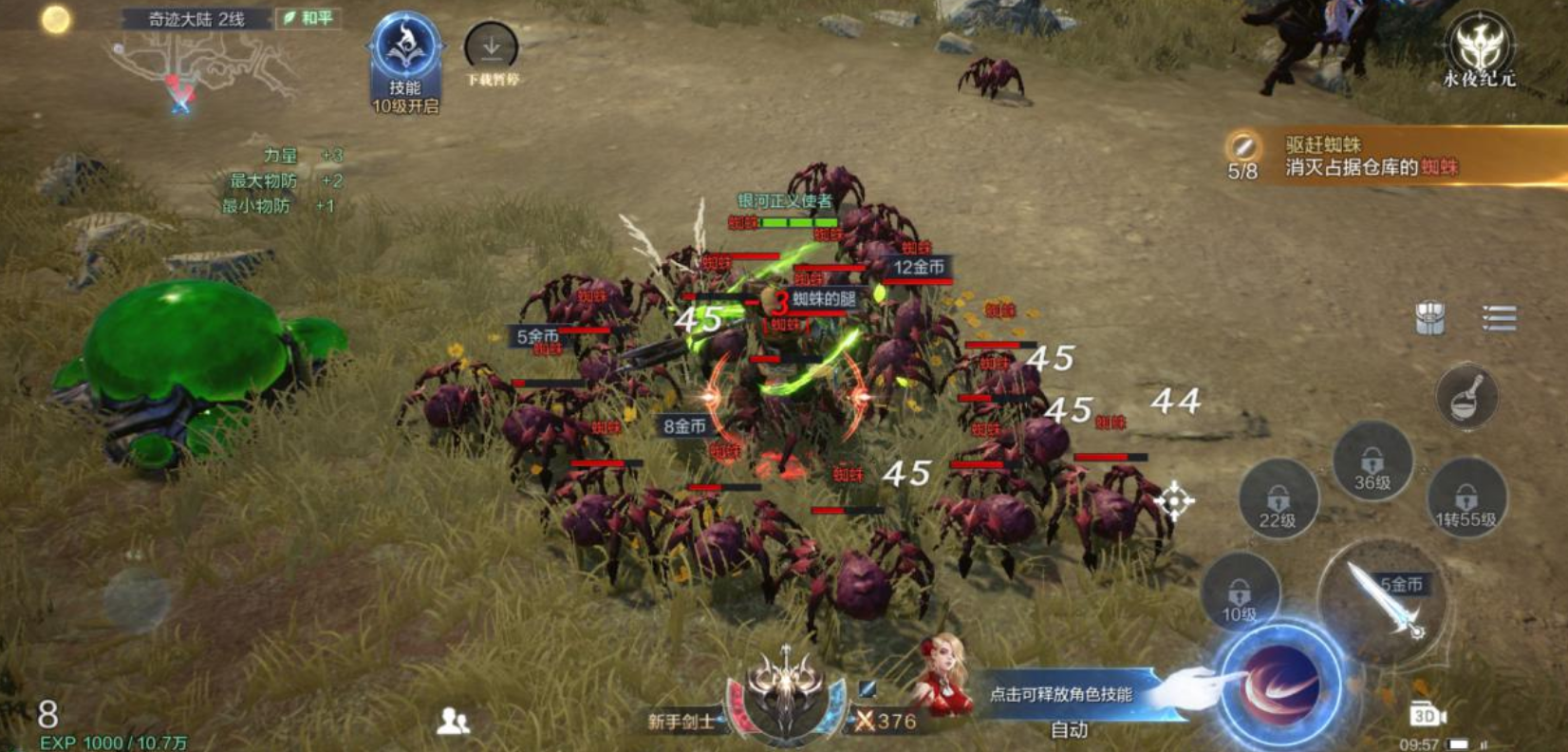
Task: Open the 新手剑士 character emblem
Action: pos(786,698)
